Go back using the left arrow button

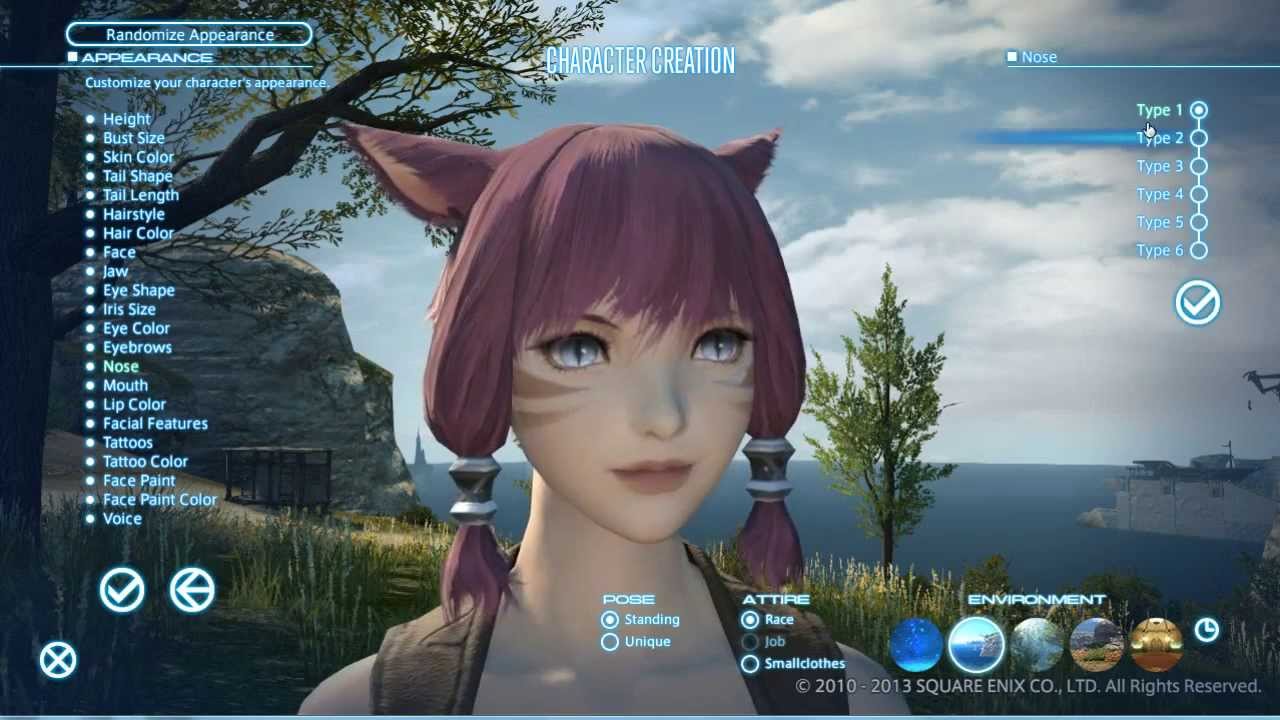192,591
